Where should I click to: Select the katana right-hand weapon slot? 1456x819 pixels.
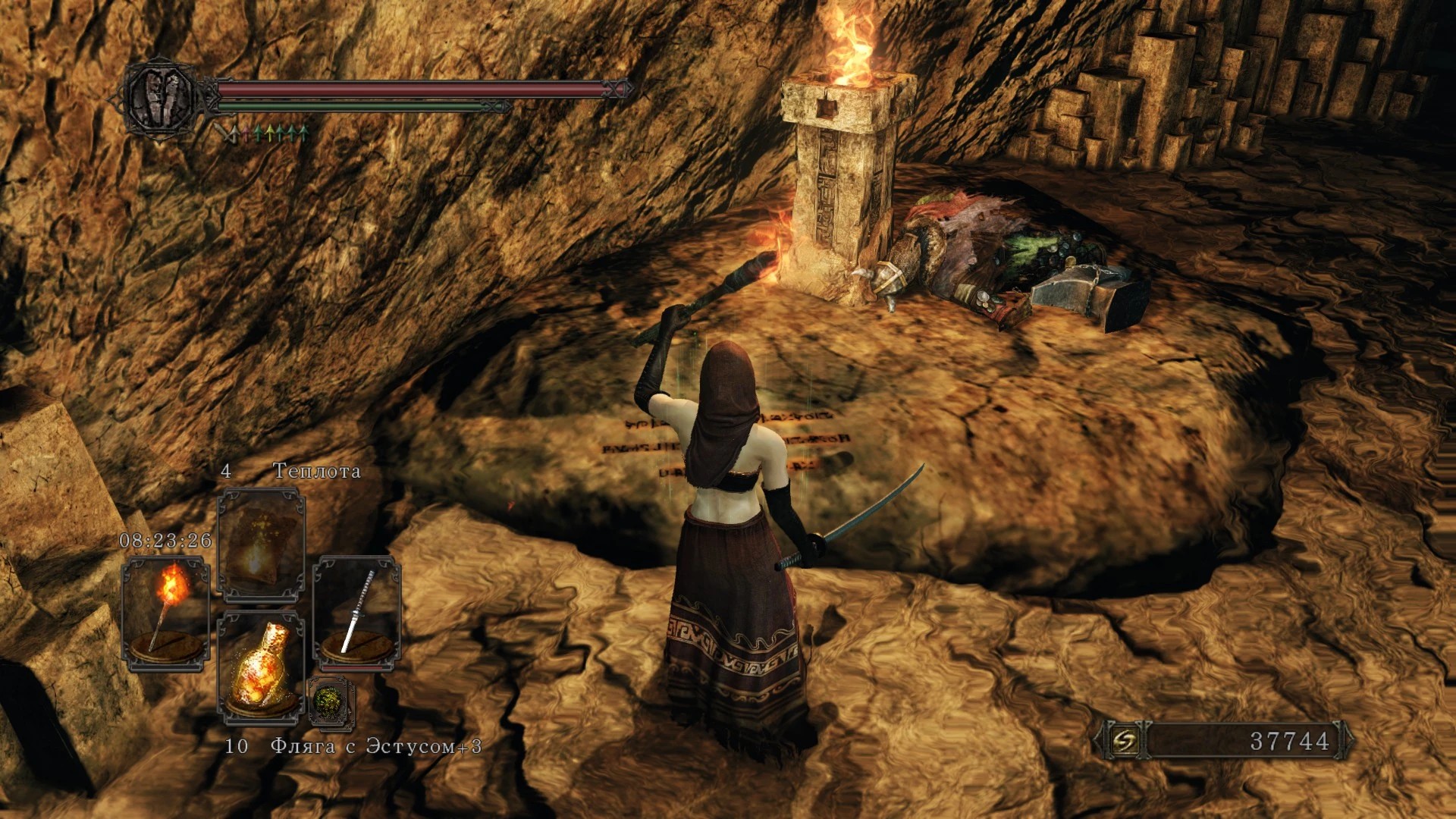pos(356,613)
